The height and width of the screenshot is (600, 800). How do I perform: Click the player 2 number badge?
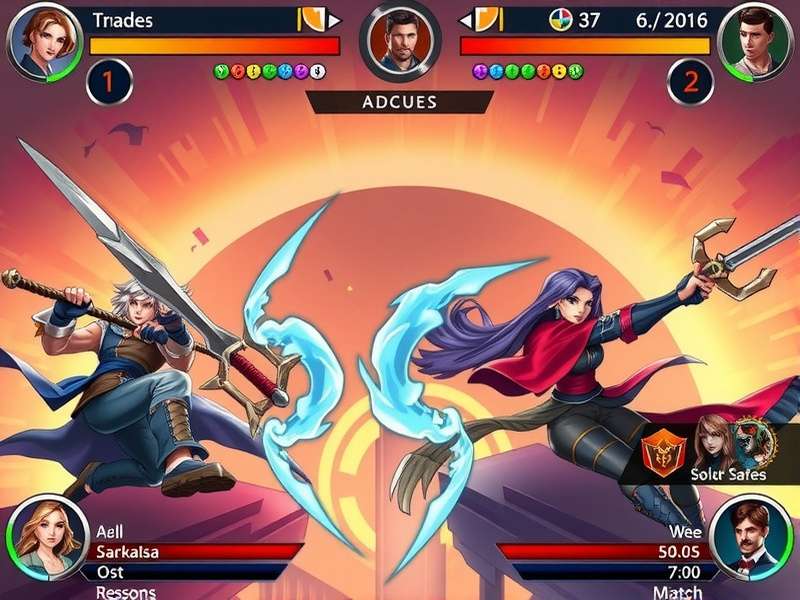click(x=689, y=82)
